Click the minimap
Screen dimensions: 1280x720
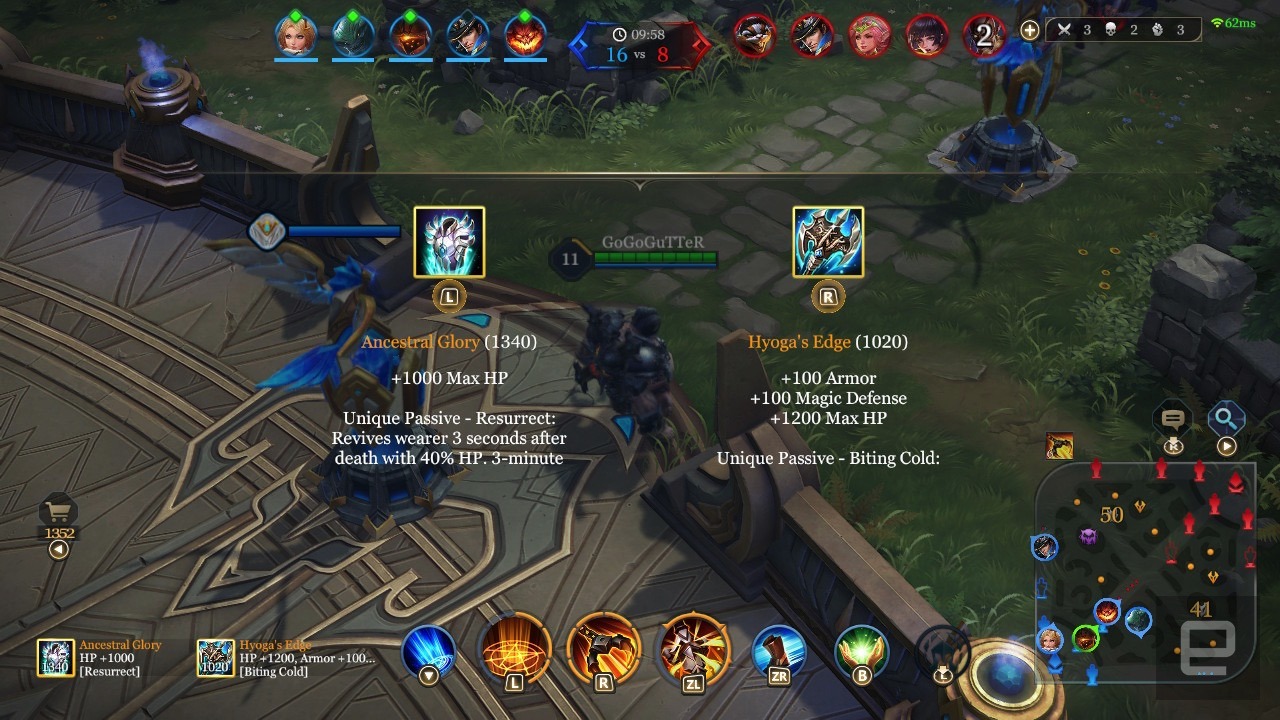coord(1143,573)
